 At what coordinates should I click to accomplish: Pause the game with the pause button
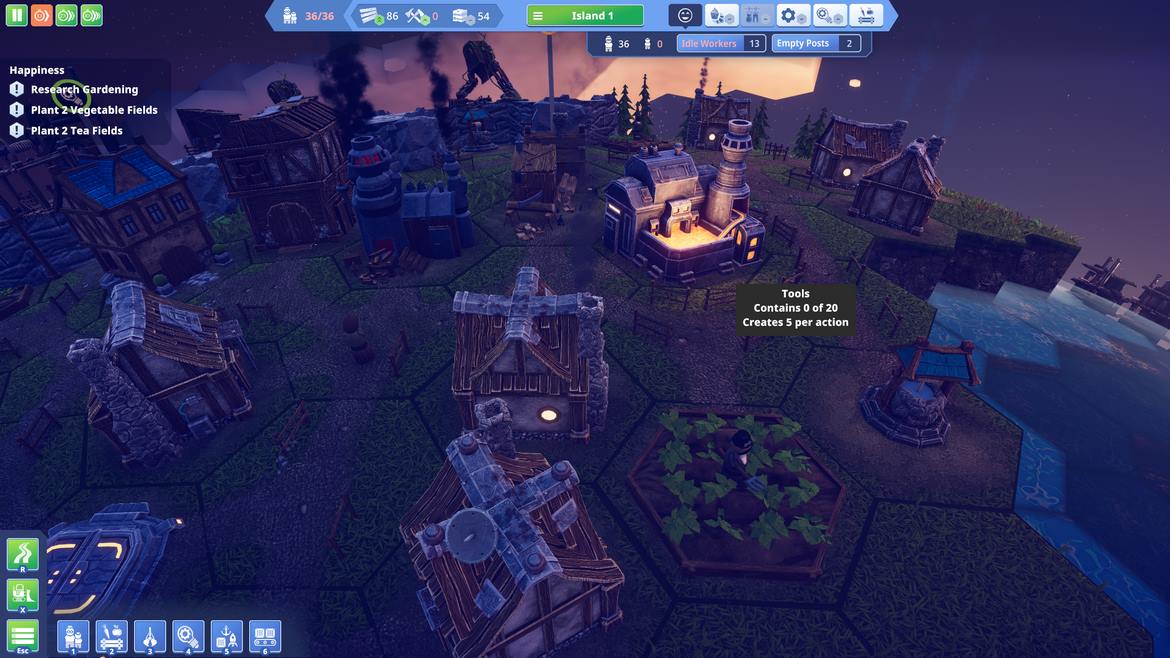[x=17, y=16]
